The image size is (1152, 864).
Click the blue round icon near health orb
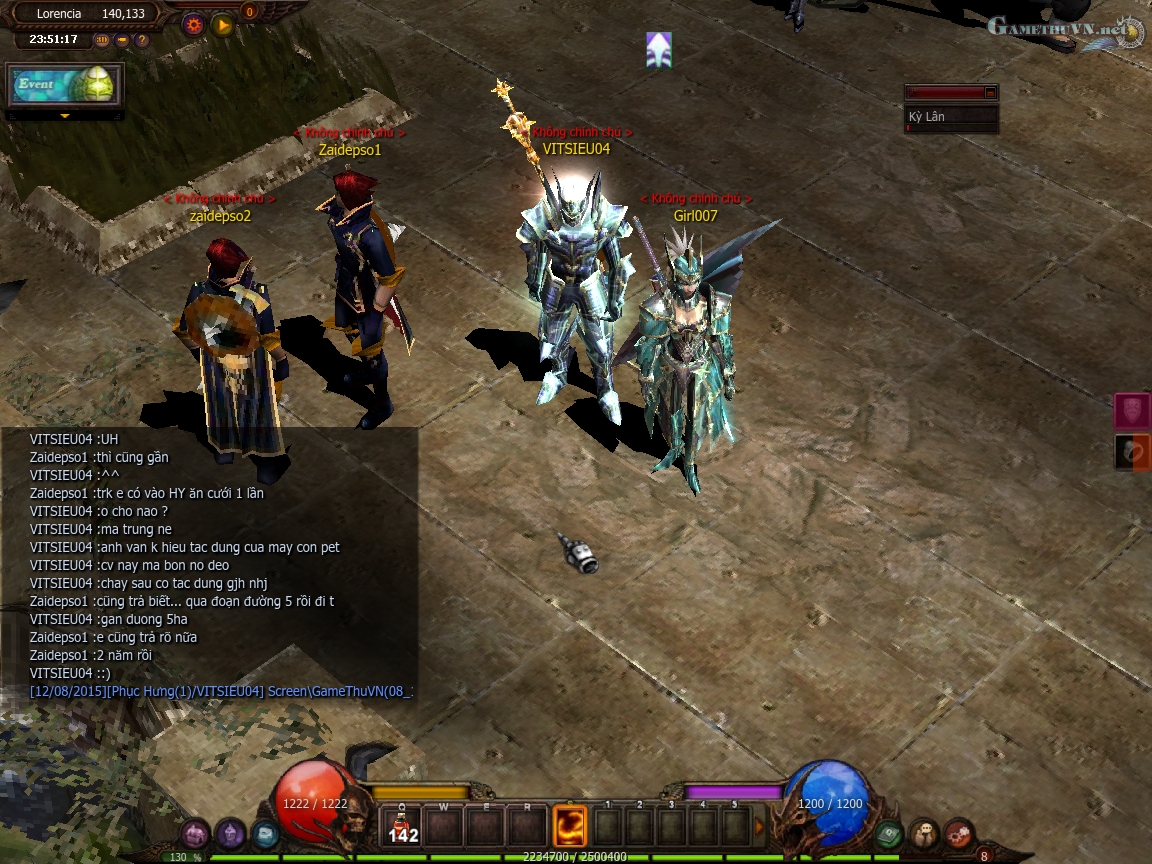click(265, 833)
